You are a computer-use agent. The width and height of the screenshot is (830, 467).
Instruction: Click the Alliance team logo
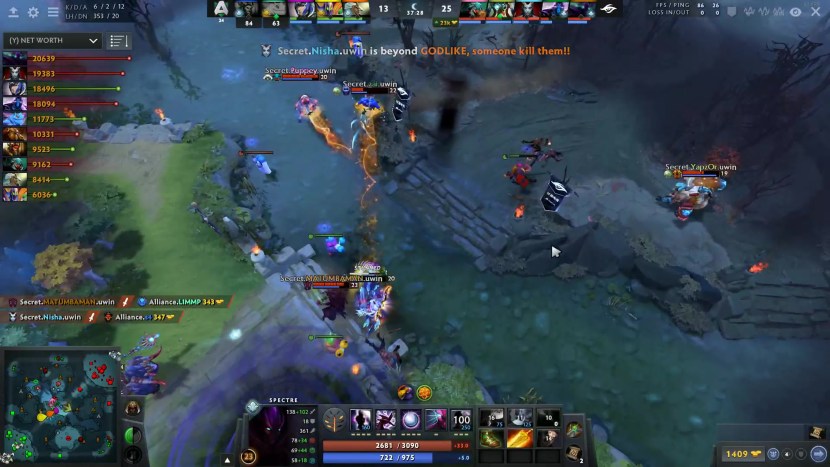tap(220, 9)
